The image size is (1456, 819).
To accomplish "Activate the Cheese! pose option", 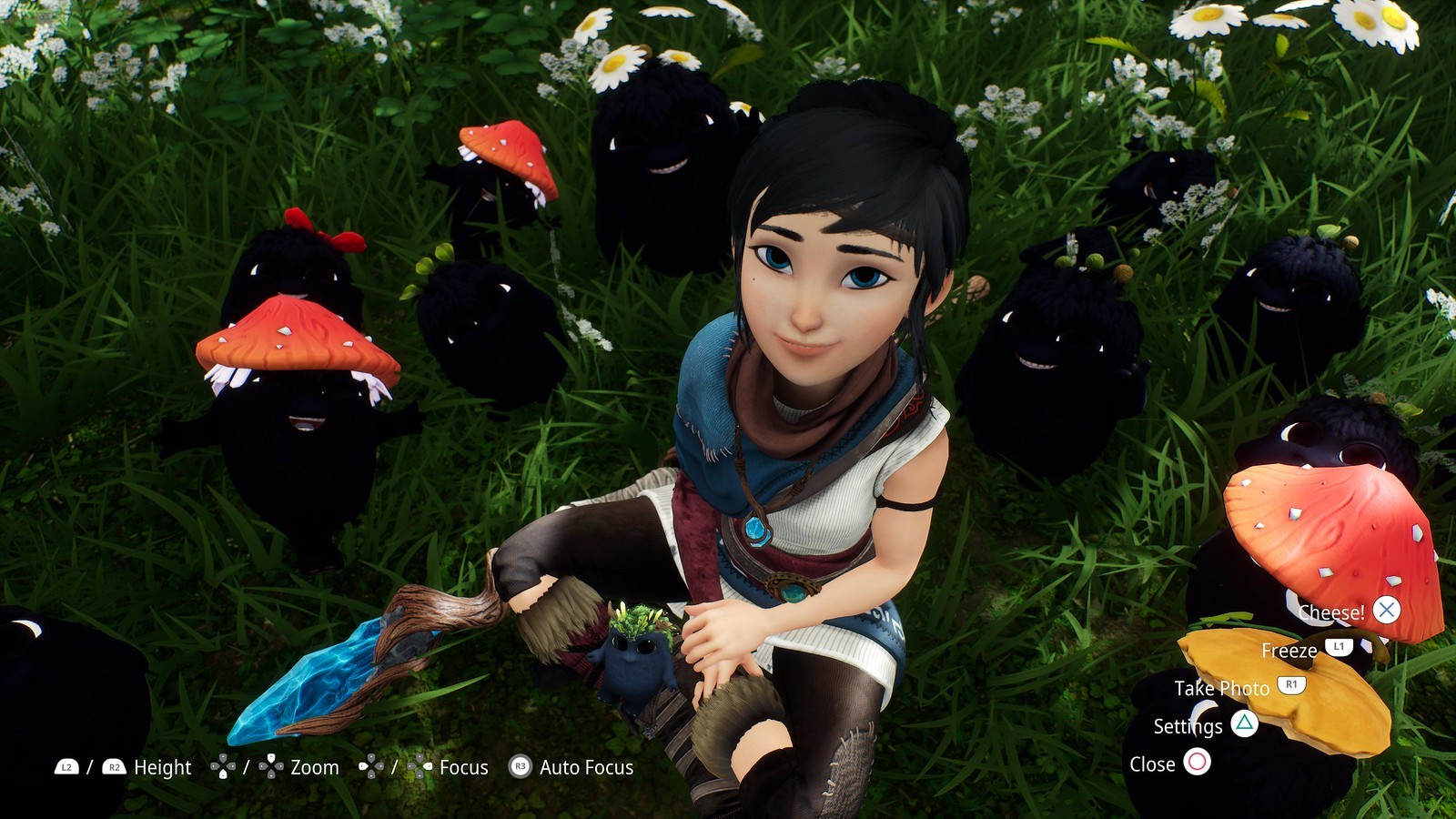I will [x=1332, y=612].
